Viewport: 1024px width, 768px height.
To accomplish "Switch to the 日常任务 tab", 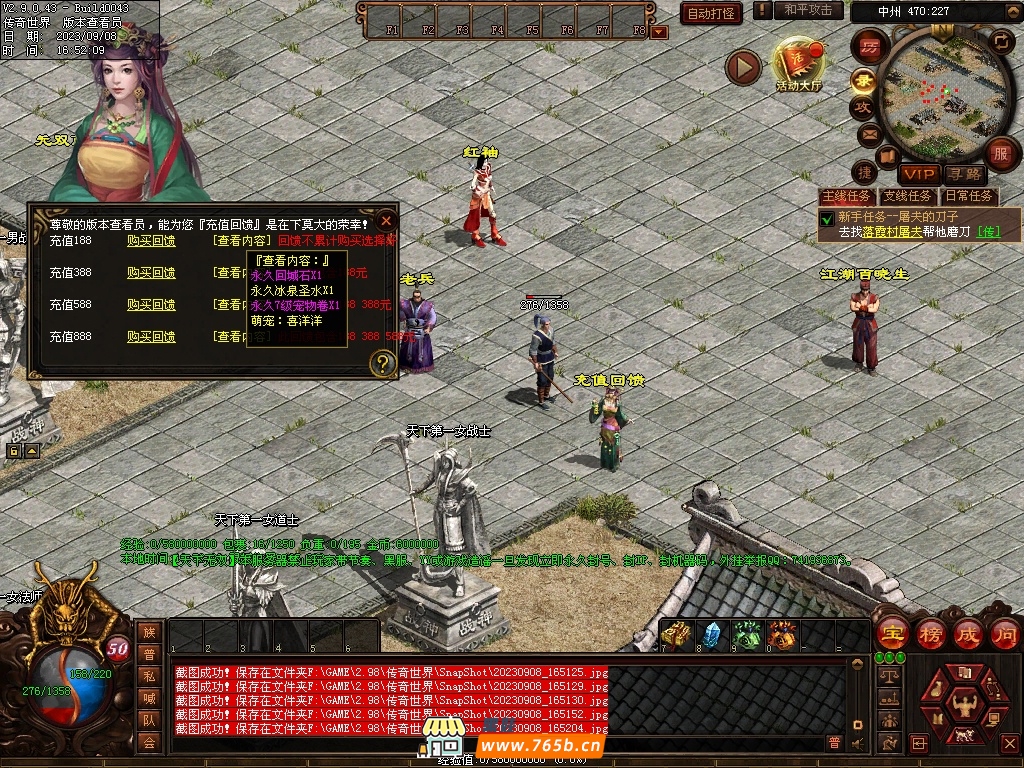I will tap(969, 197).
